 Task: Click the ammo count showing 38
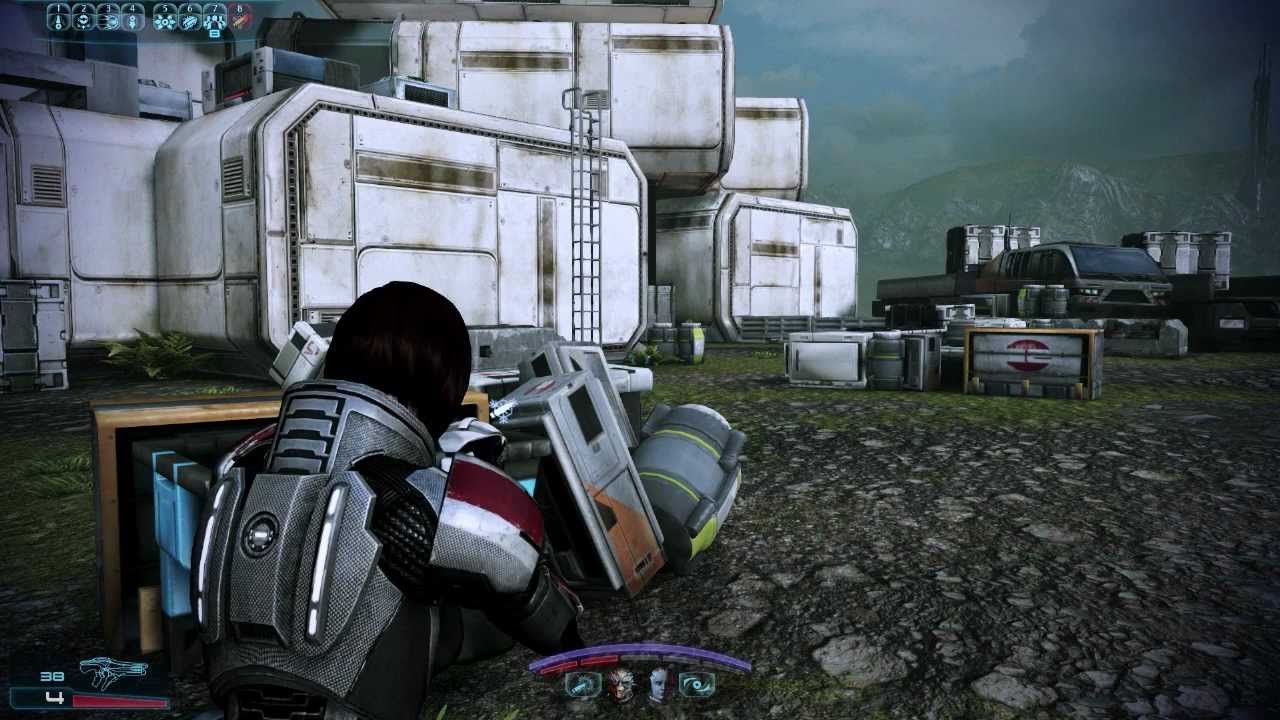pos(52,677)
